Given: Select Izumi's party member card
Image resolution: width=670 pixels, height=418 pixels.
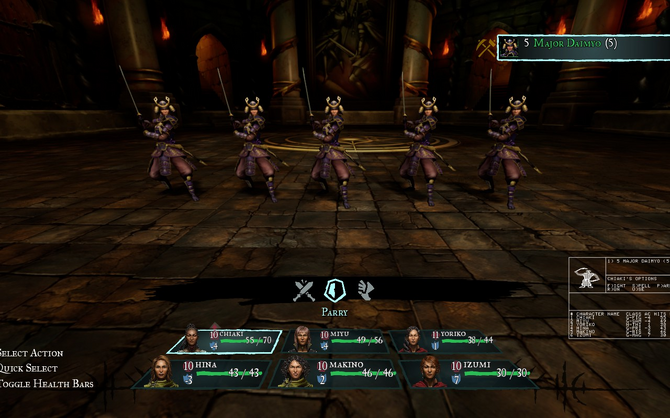Looking at the screenshot, I should (470, 373).
